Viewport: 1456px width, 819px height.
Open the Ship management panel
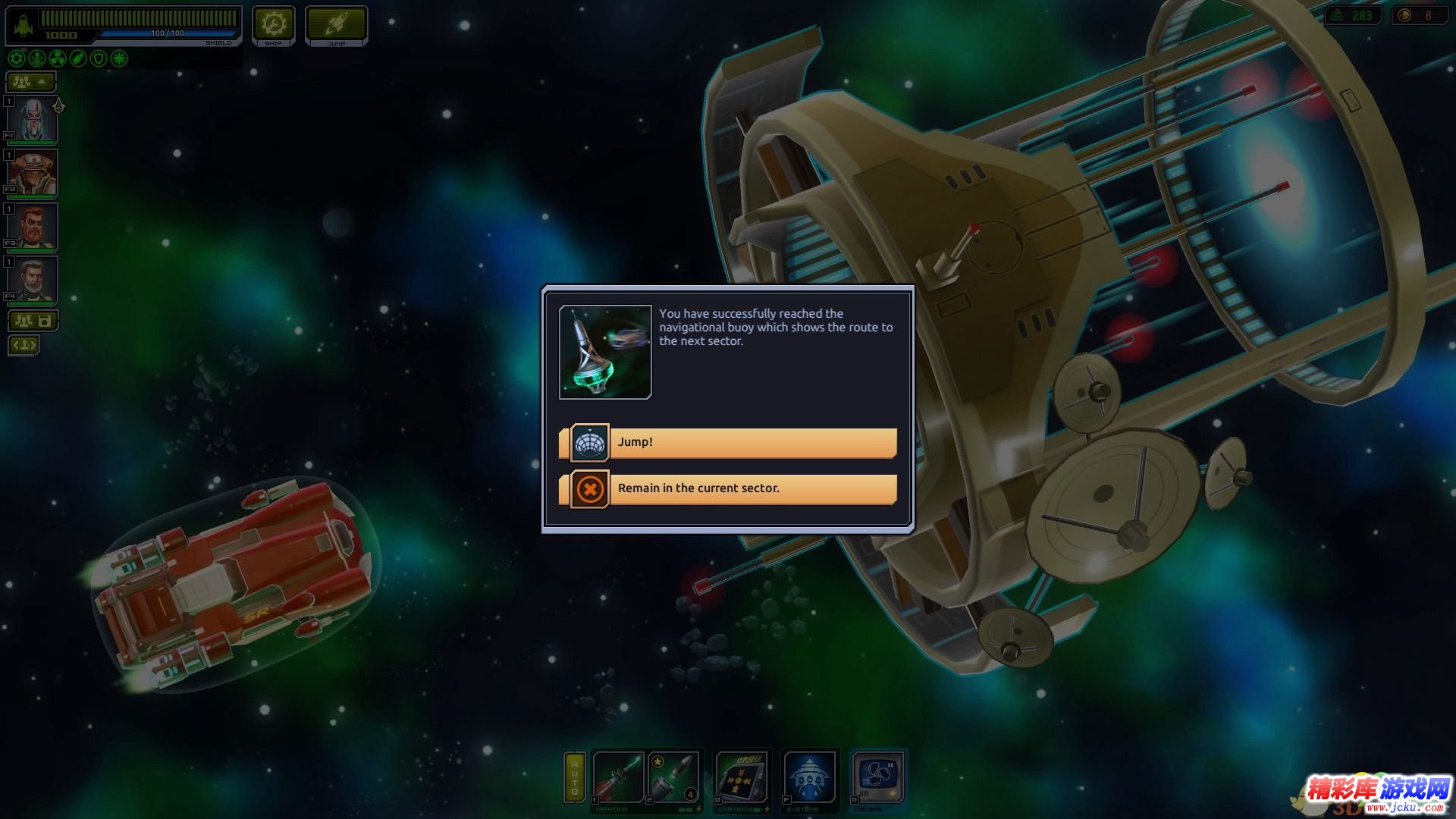(x=273, y=27)
